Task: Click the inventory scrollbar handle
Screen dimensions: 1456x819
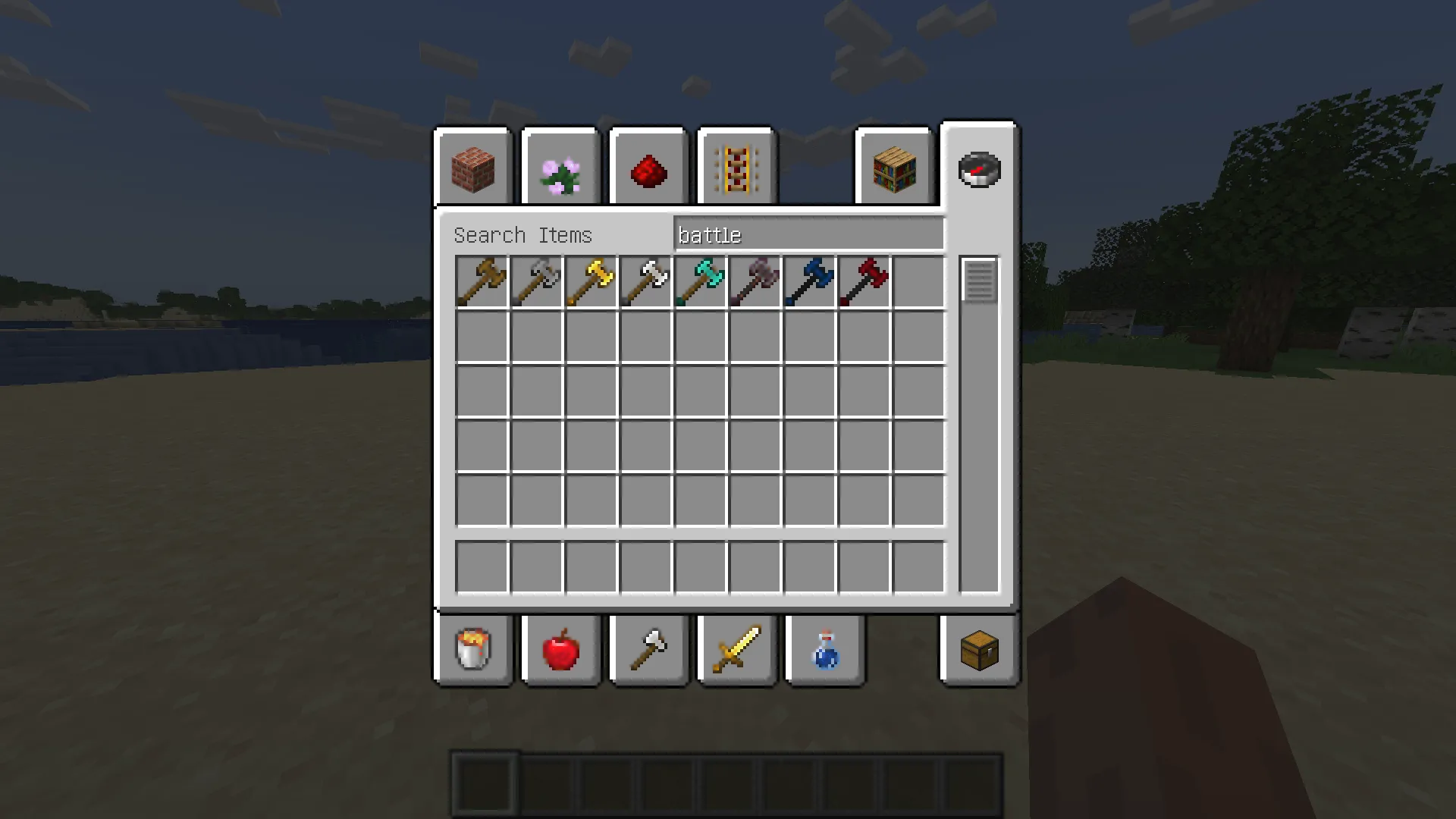Action: coord(978,282)
